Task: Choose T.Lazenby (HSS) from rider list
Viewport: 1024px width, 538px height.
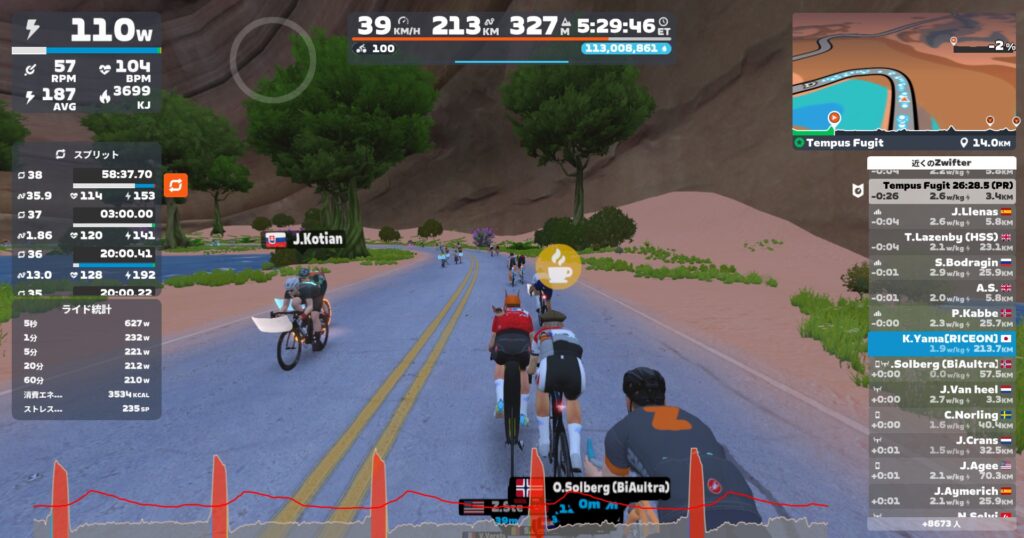Action: pyautogui.click(x=941, y=241)
